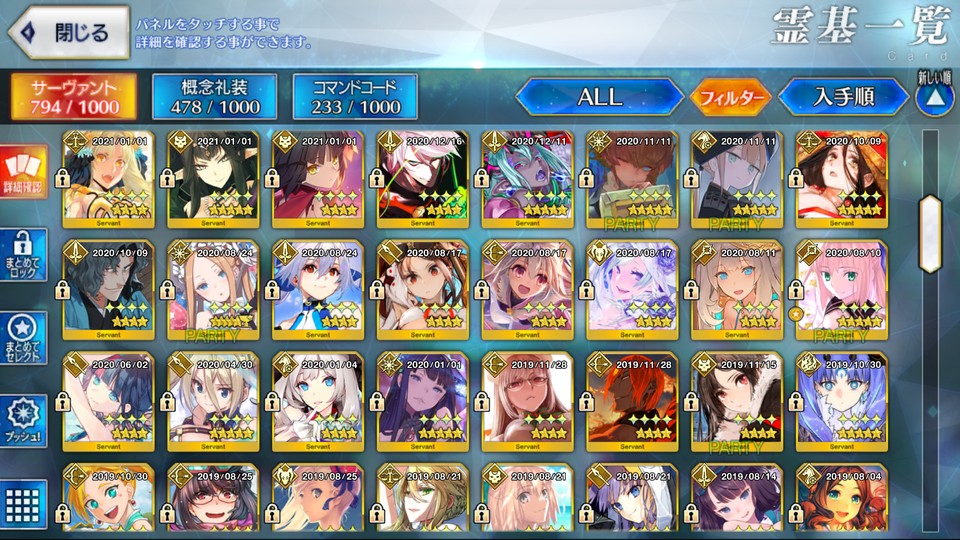The height and width of the screenshot is (540, 960).
Task: Choose the まとめてロック bulk lock option
Action: 24,257
